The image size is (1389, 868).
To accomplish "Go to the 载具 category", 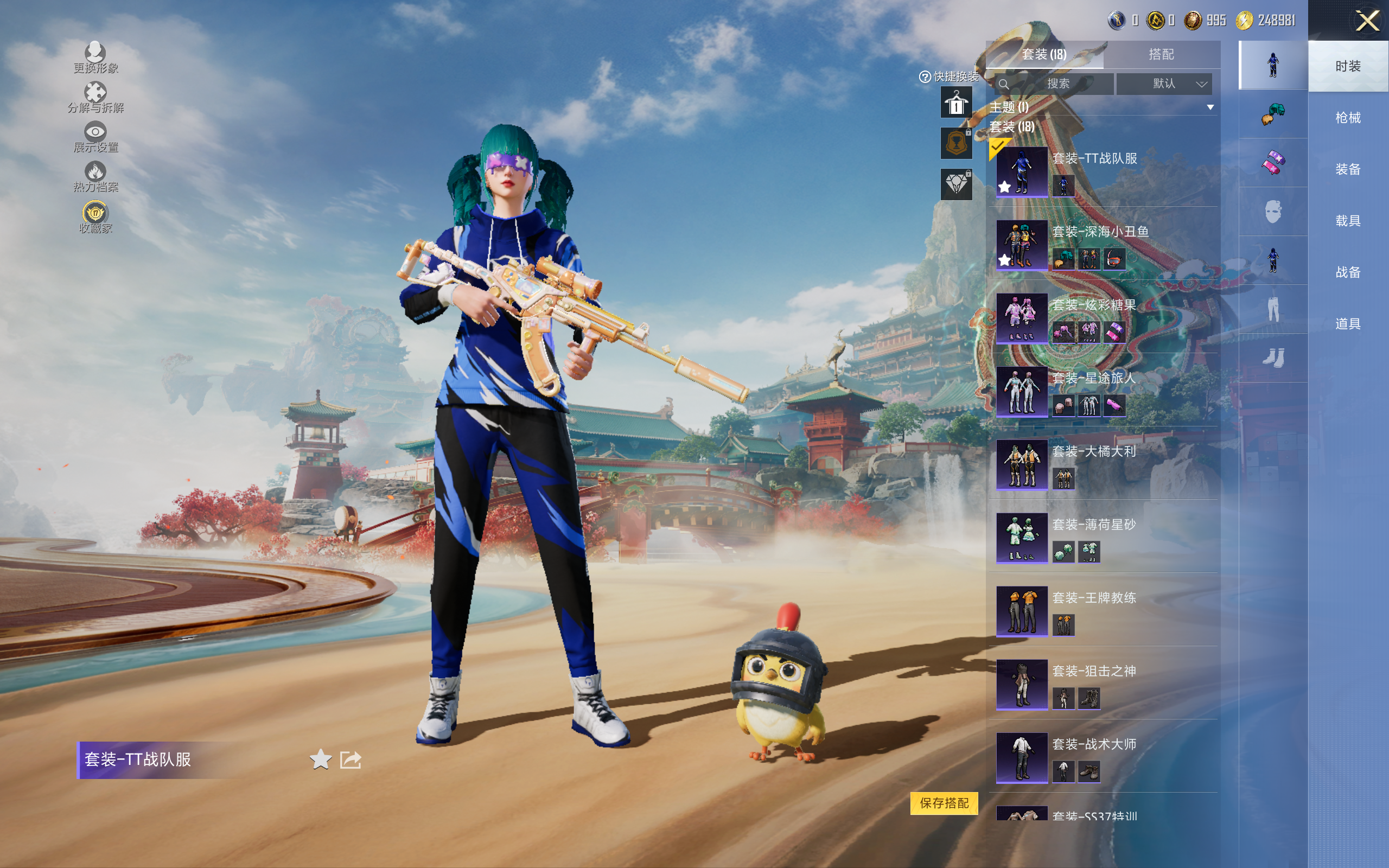I will 1348,221.
